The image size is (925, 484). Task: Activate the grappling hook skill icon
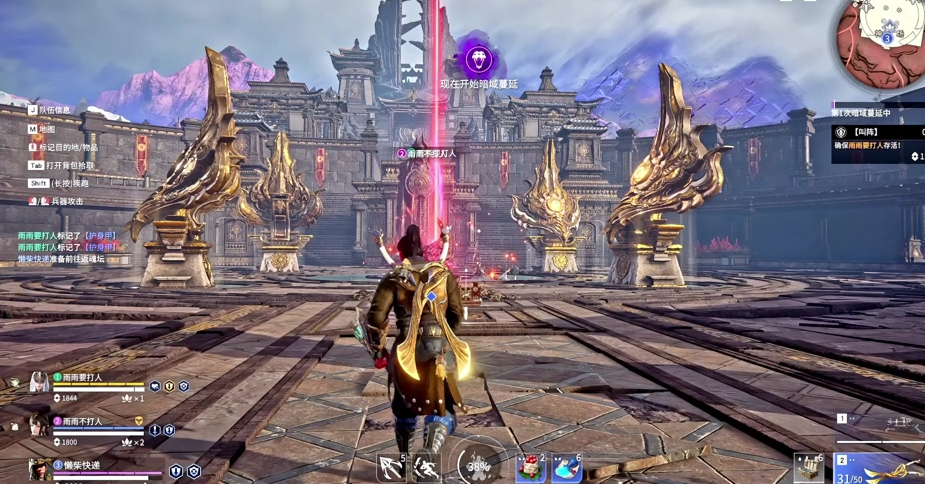click(391, 467)
